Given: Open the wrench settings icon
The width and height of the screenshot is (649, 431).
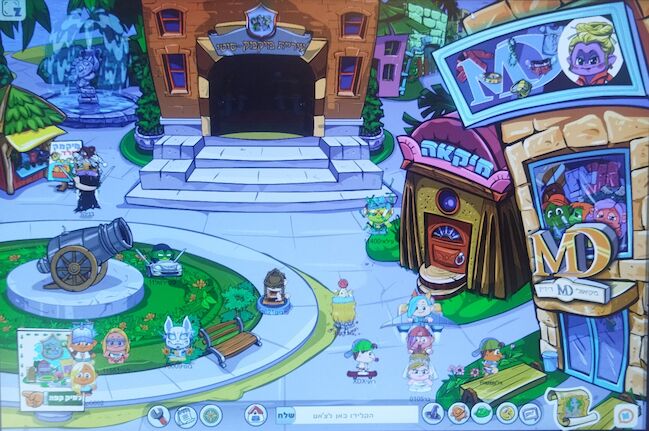Looking at the screenshot, I should click(x=158, y=413).
